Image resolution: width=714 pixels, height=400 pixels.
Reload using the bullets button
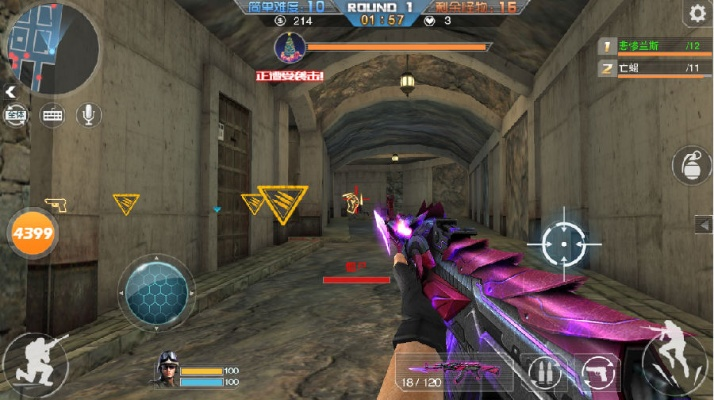[x=545, y=372]
